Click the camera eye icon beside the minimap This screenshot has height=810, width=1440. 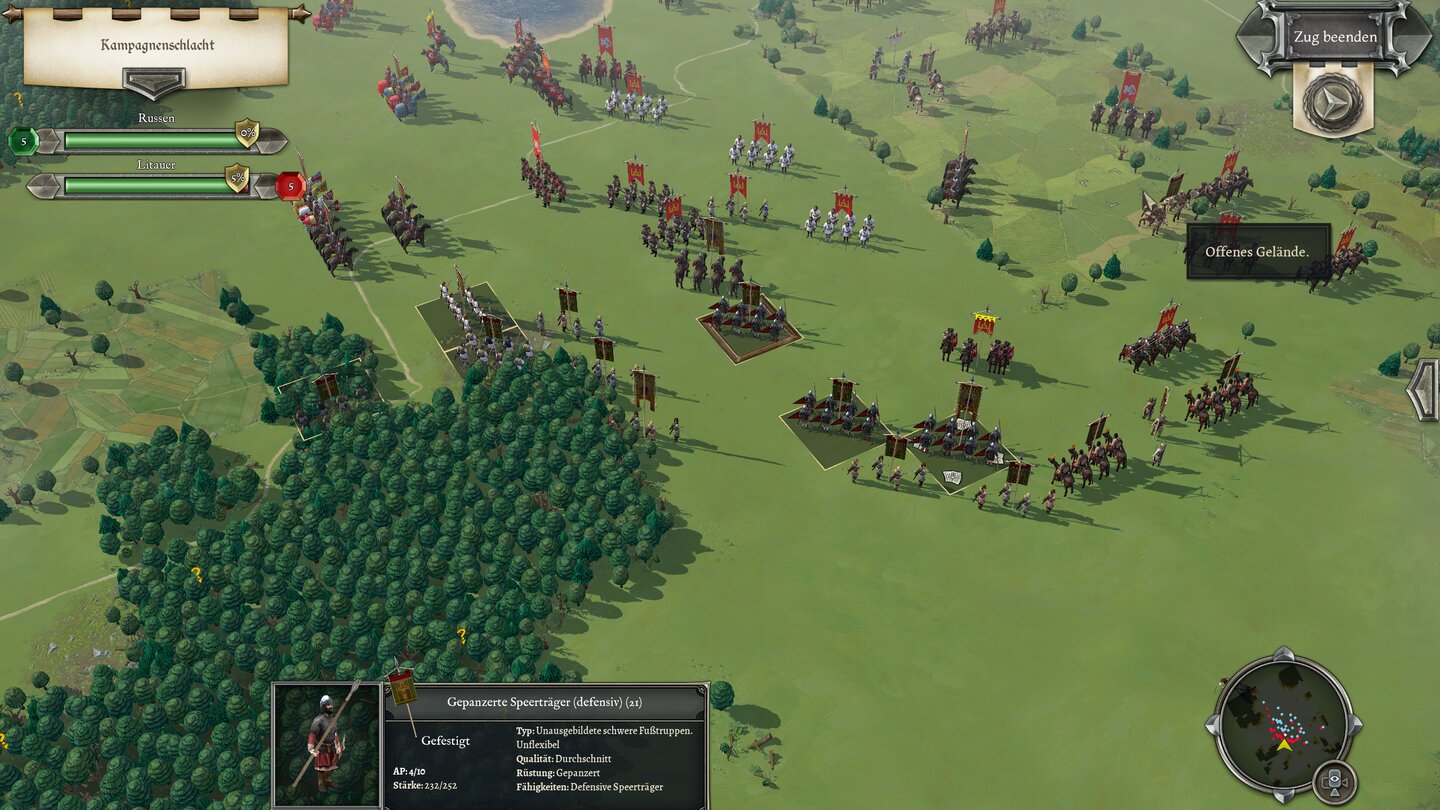click(x=1334, y=779)
